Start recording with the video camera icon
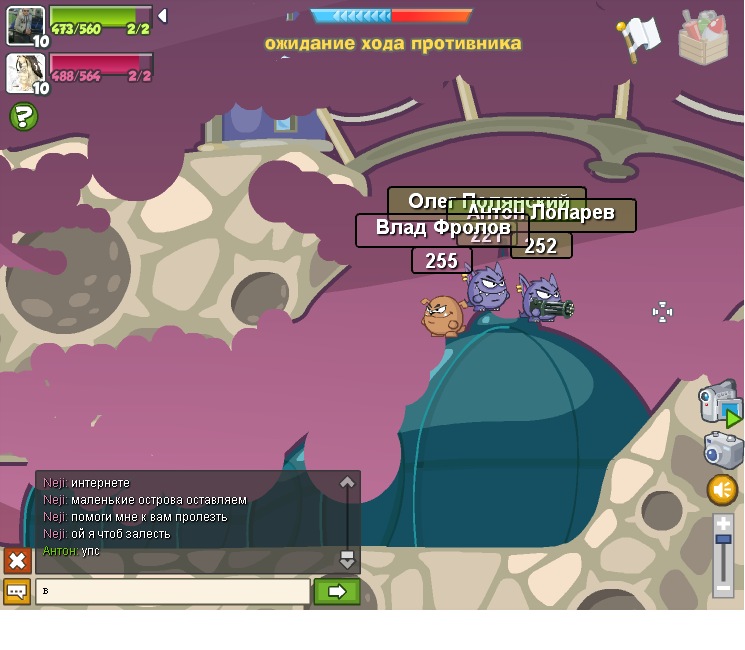 720,402
